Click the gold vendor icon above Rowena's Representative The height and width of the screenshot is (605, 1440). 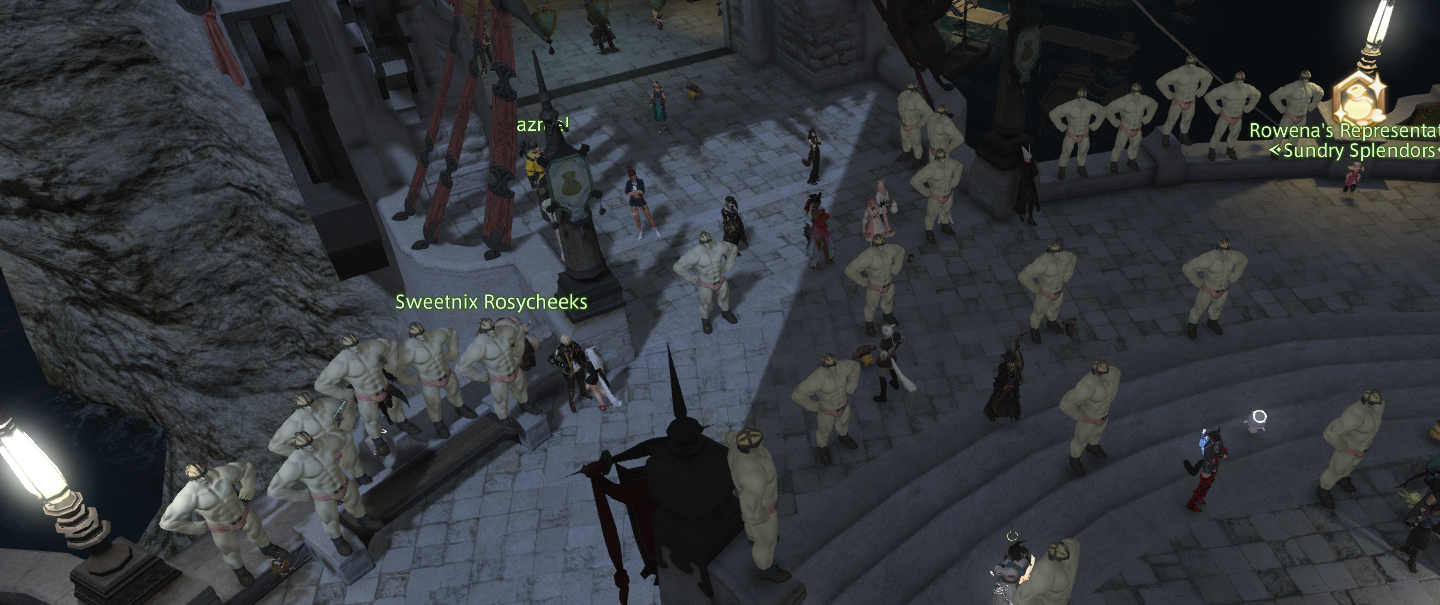click(x=1360, y=97)
